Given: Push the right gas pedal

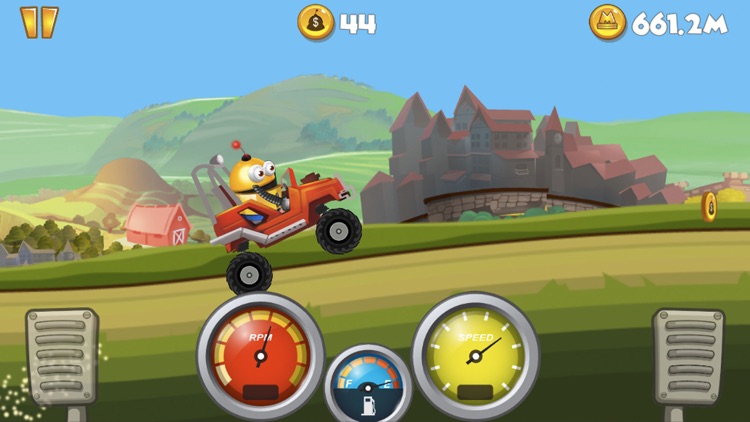Looking at the screenshot, I should click(x=688, y=357).
